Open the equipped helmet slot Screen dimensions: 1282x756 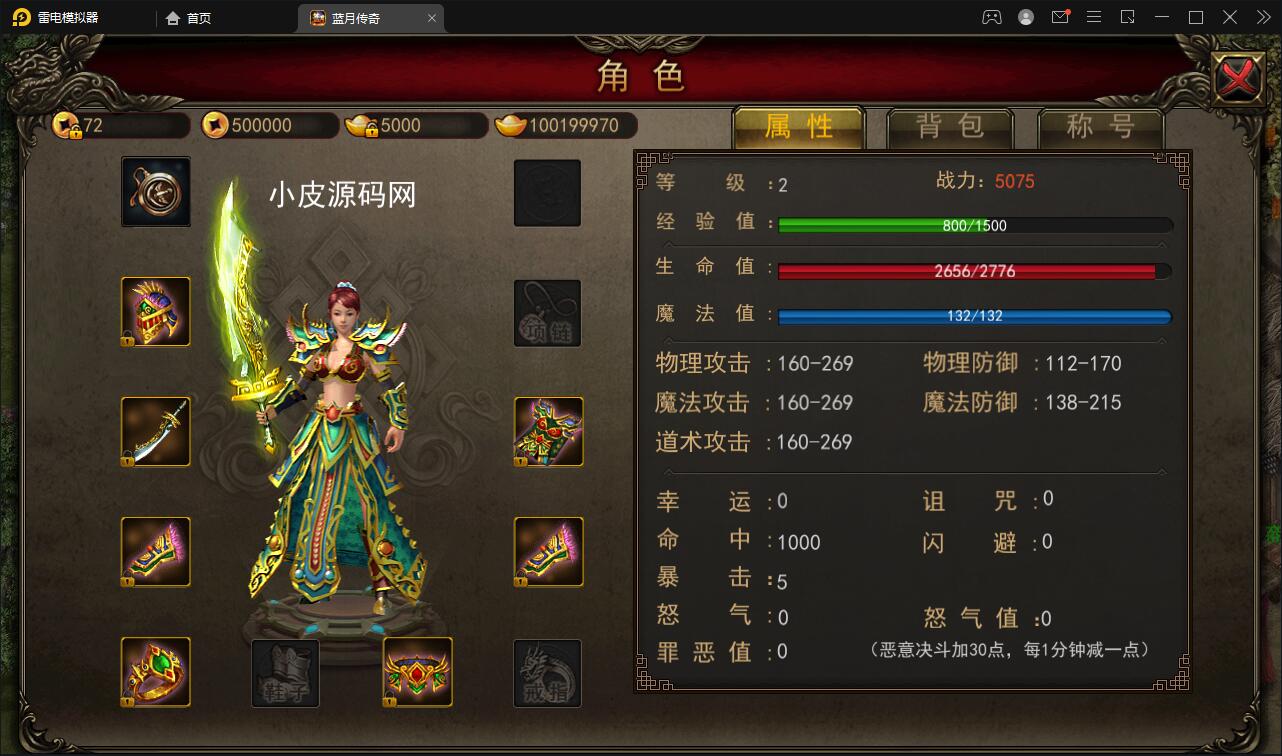point(155,312)
